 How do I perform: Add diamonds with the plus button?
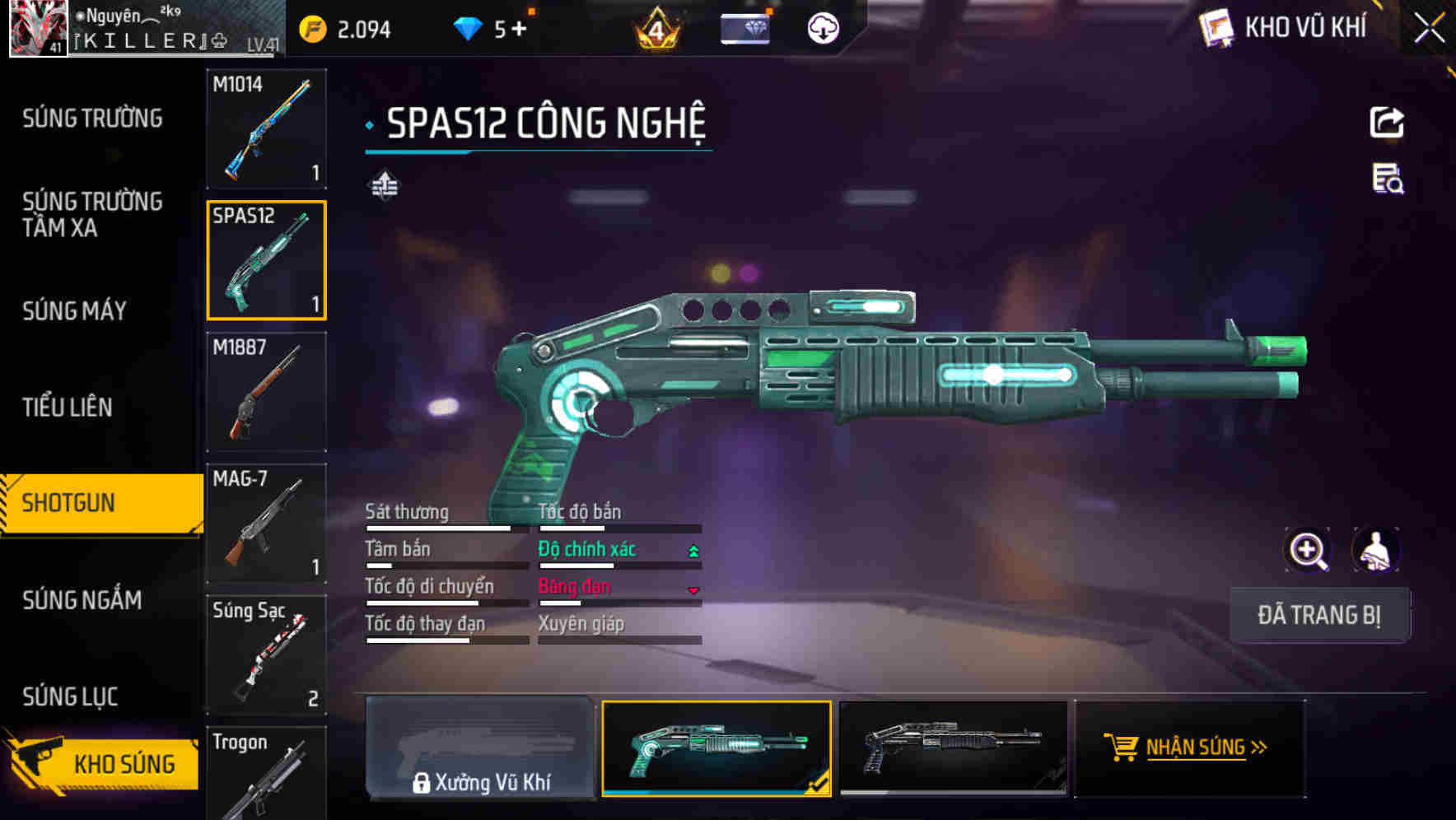click(x=519, y=30)
